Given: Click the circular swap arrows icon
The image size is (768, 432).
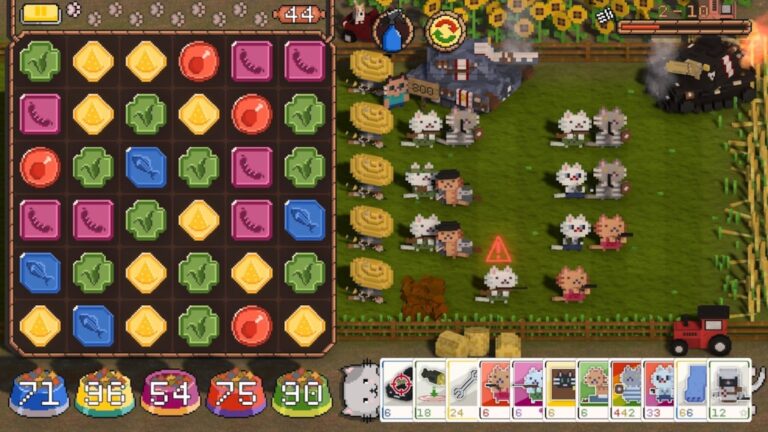Looking at the screenshot, I should pyautogui.click(x=443, y=31).
